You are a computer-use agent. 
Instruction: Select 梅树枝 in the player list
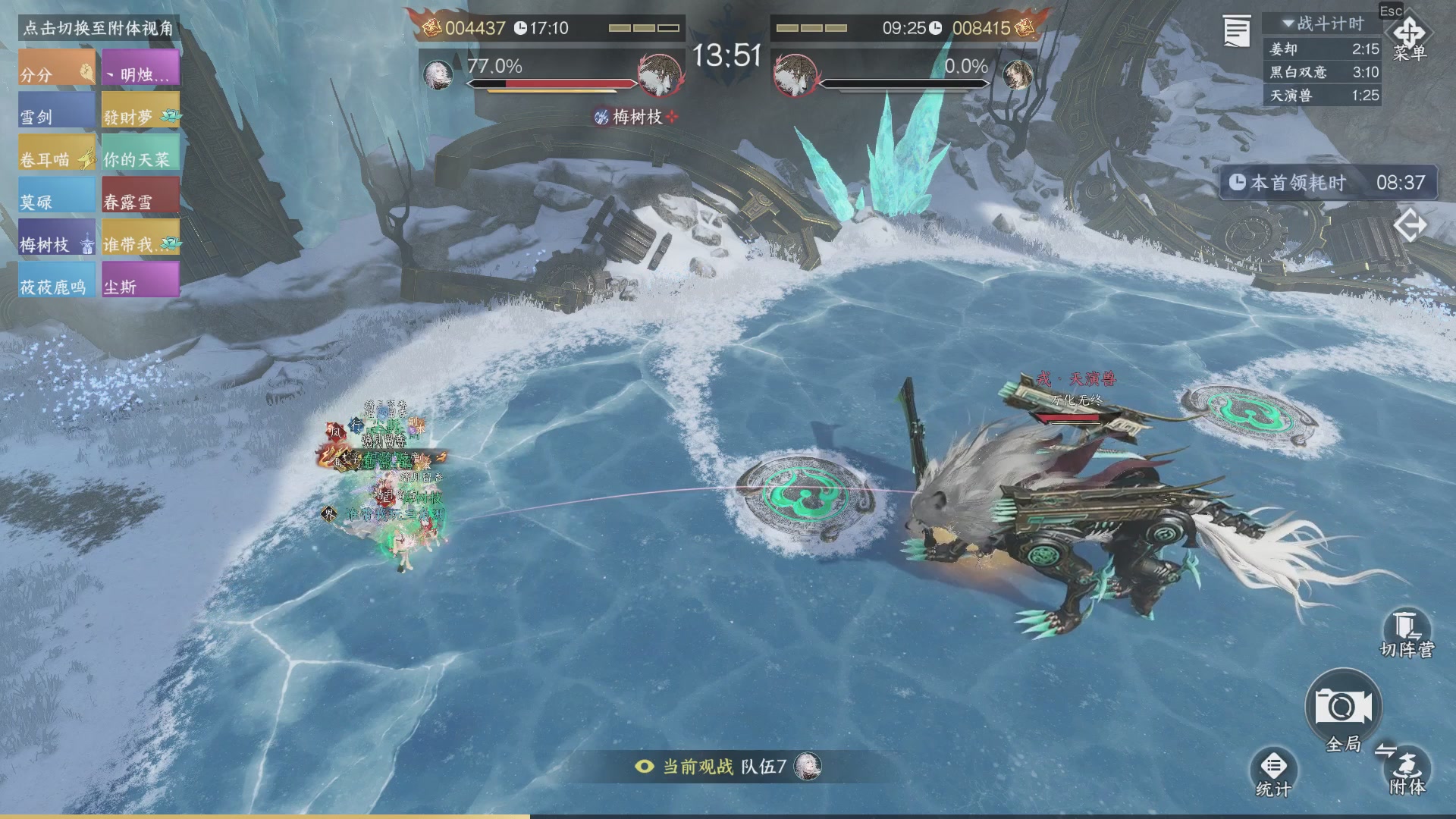click(57, 238)
